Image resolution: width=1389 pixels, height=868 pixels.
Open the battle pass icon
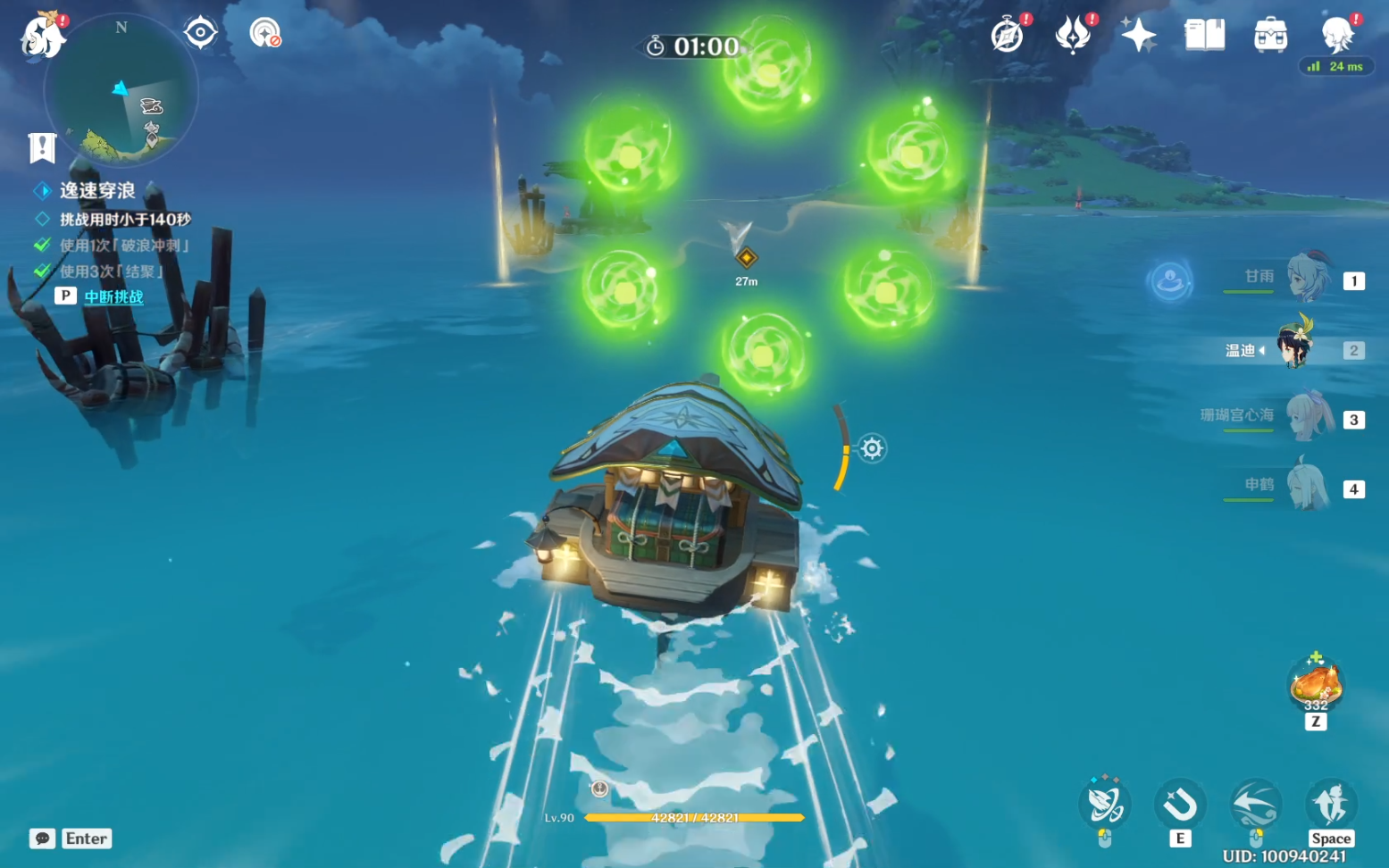pyautogui.click(x=1072, y=36)
